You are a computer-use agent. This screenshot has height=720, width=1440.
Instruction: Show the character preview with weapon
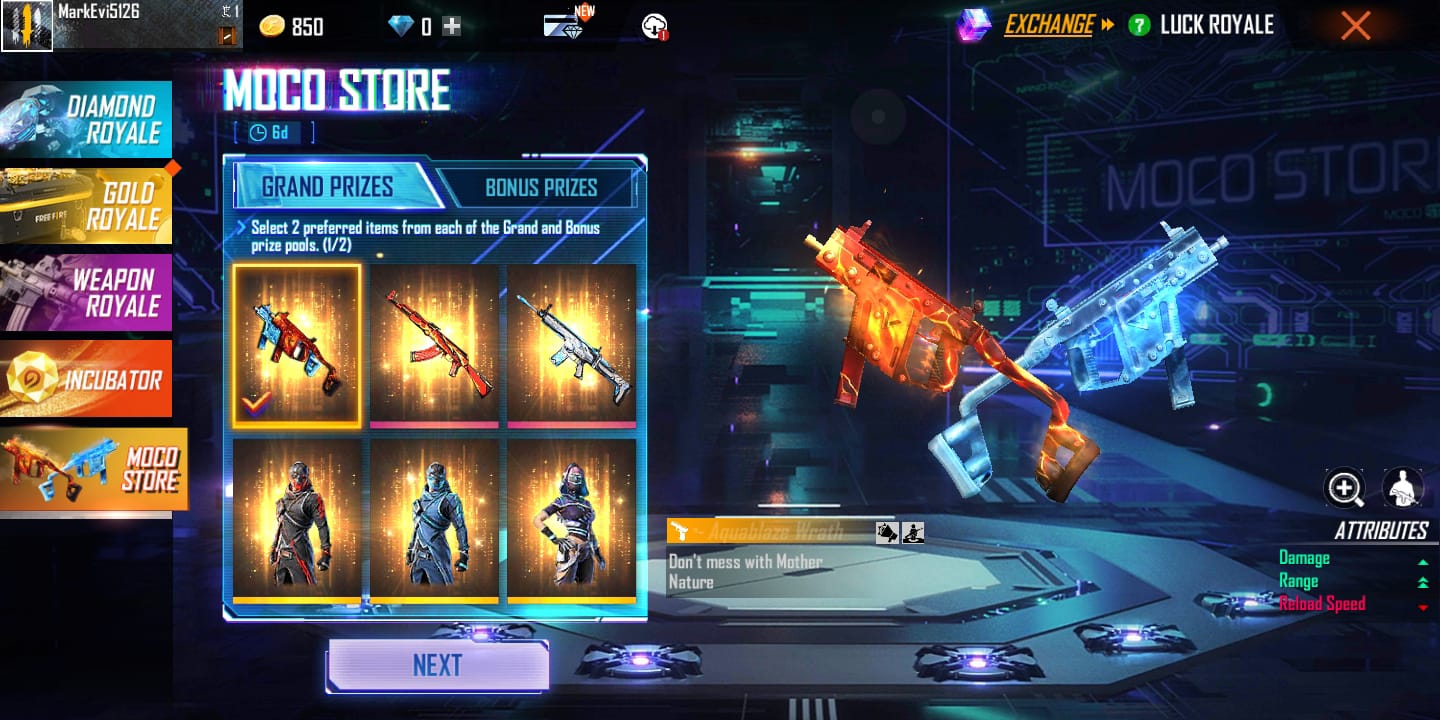[x=1403, y=488]
